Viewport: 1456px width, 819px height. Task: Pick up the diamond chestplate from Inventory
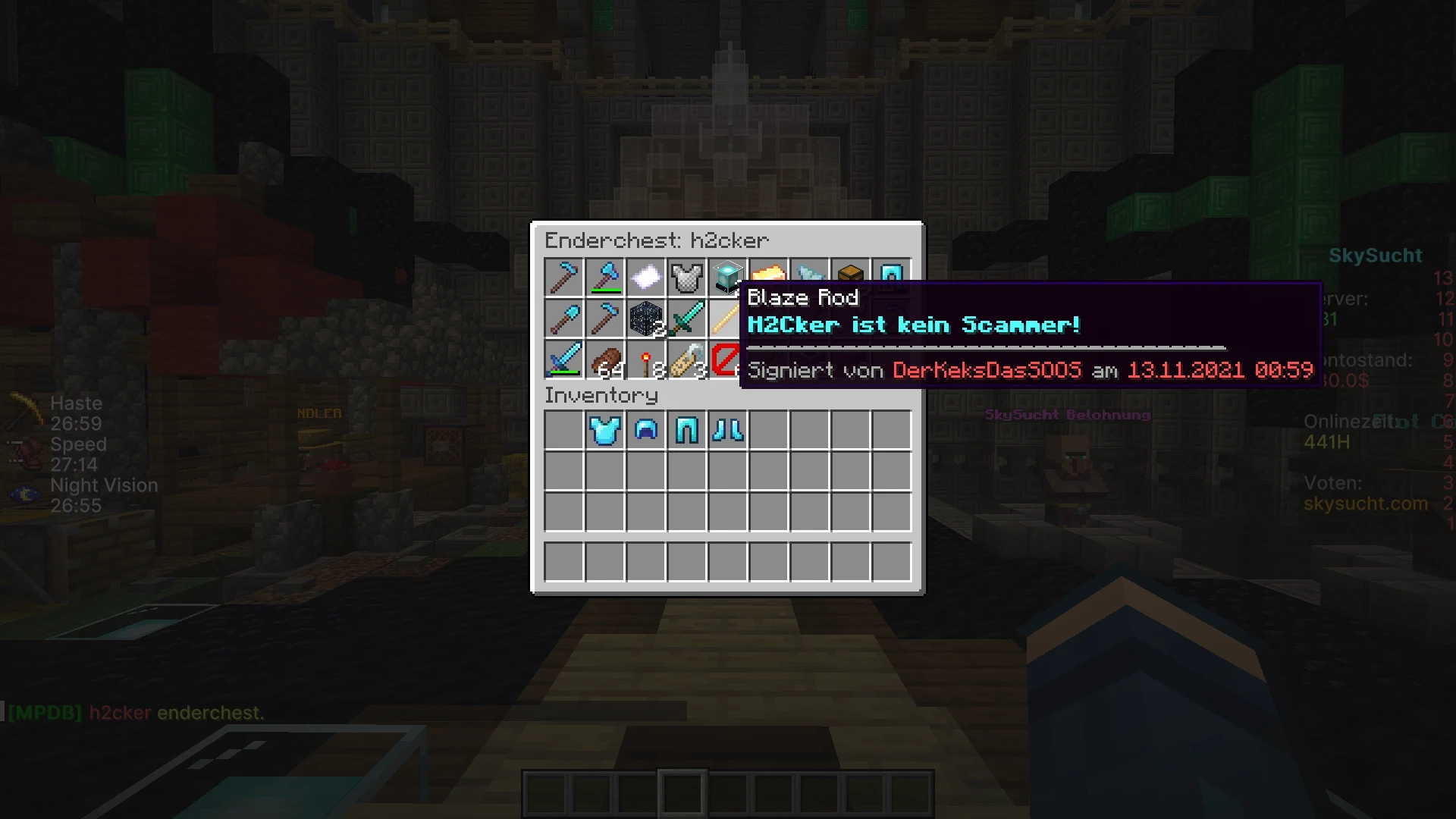tap(604, 430)
